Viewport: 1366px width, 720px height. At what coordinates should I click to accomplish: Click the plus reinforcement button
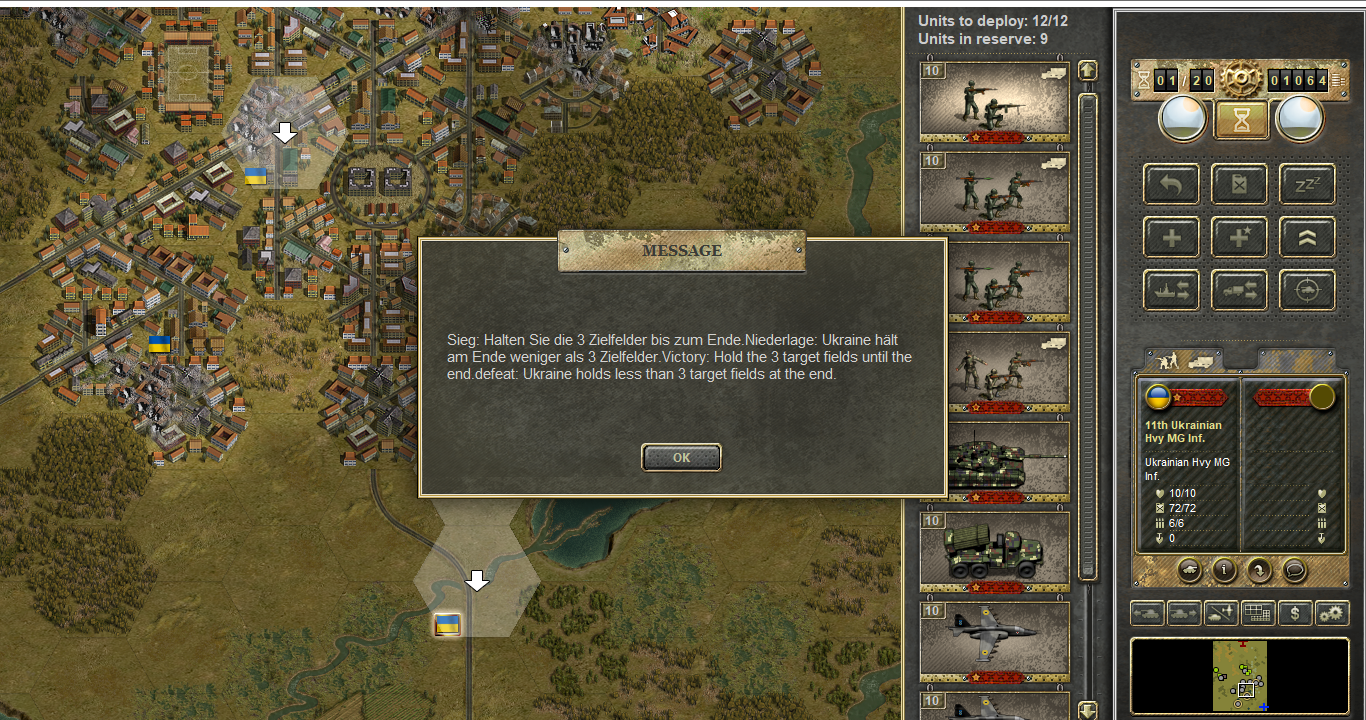(x=1172, y=238)
